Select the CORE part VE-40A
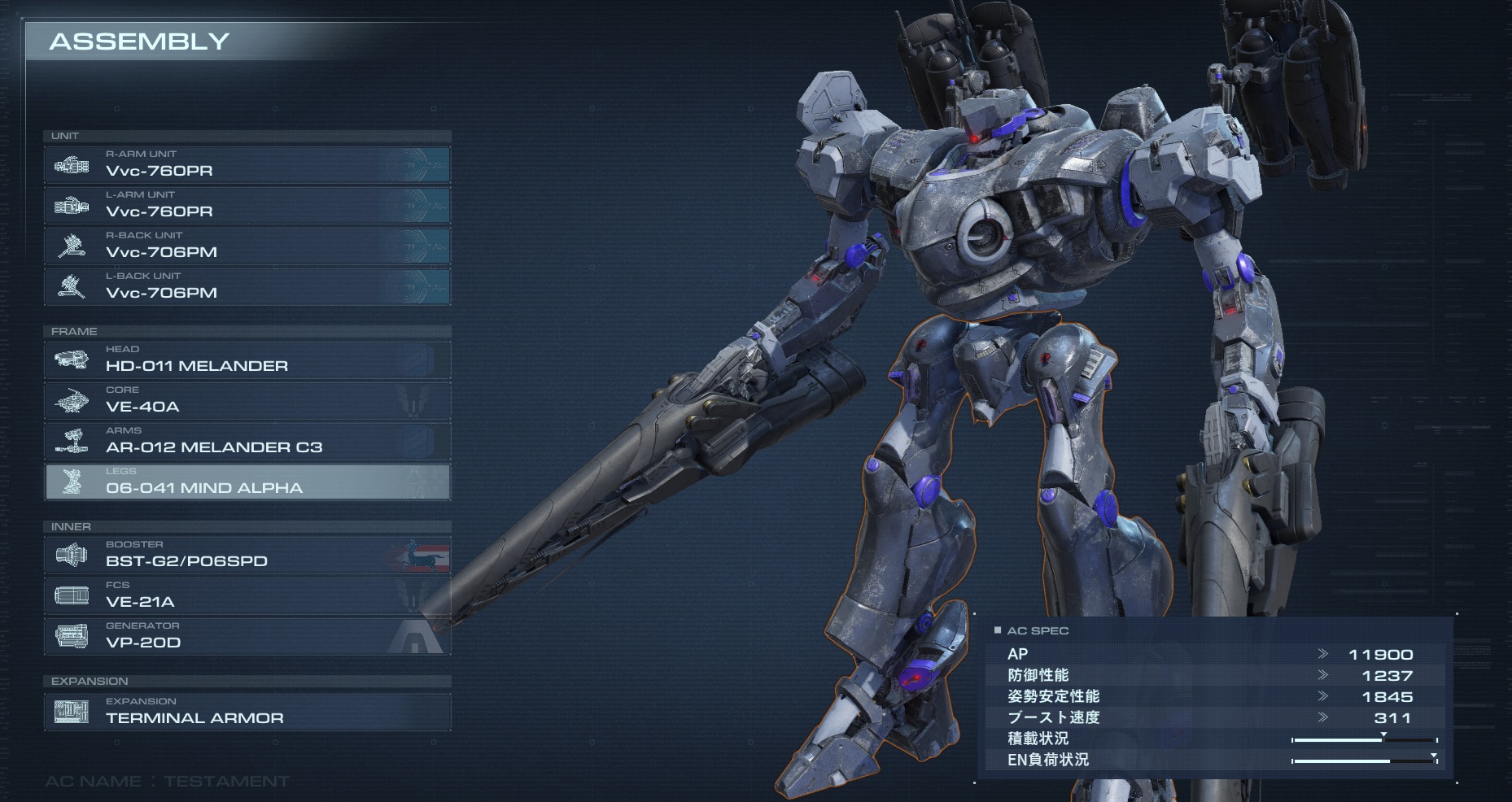The image size is (1512, 802). [247, 400]
